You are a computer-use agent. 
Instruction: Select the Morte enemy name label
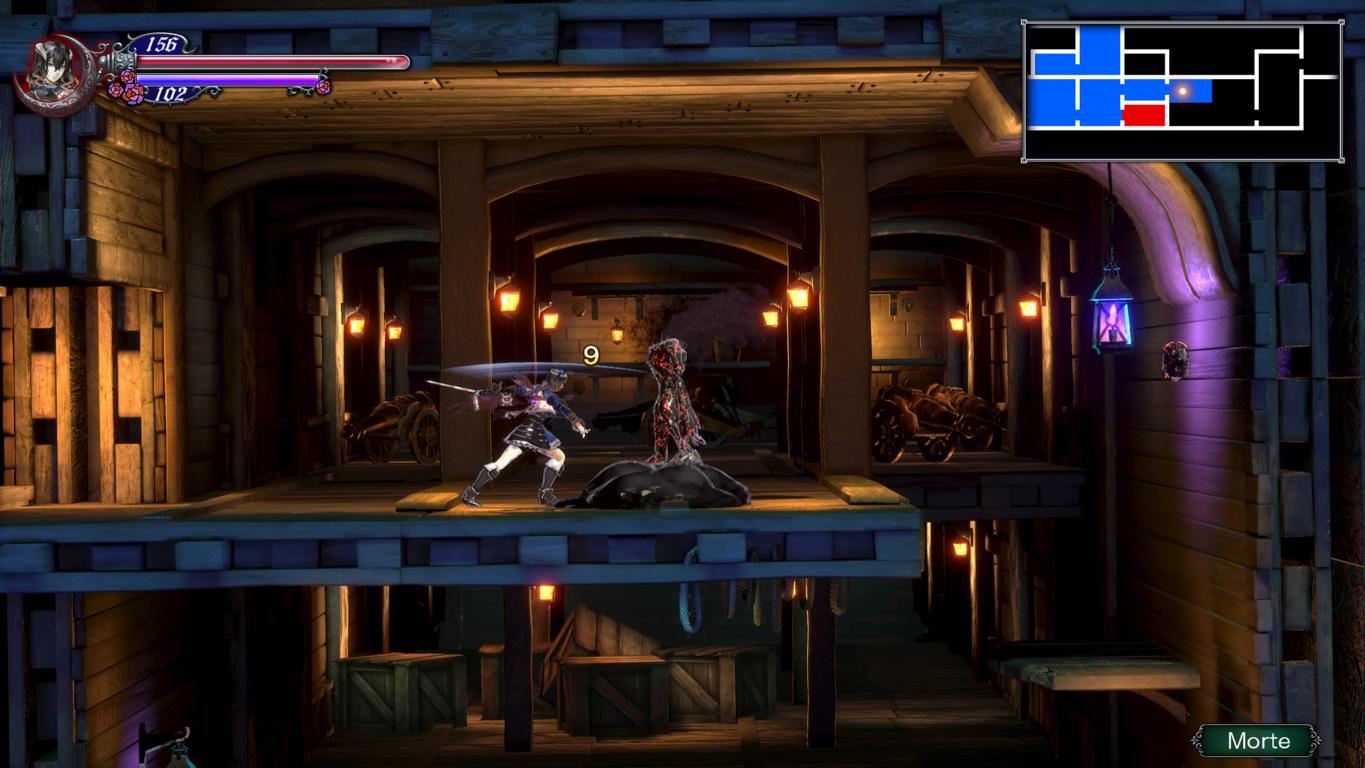pyautogui.click(x=1257, y=741)
